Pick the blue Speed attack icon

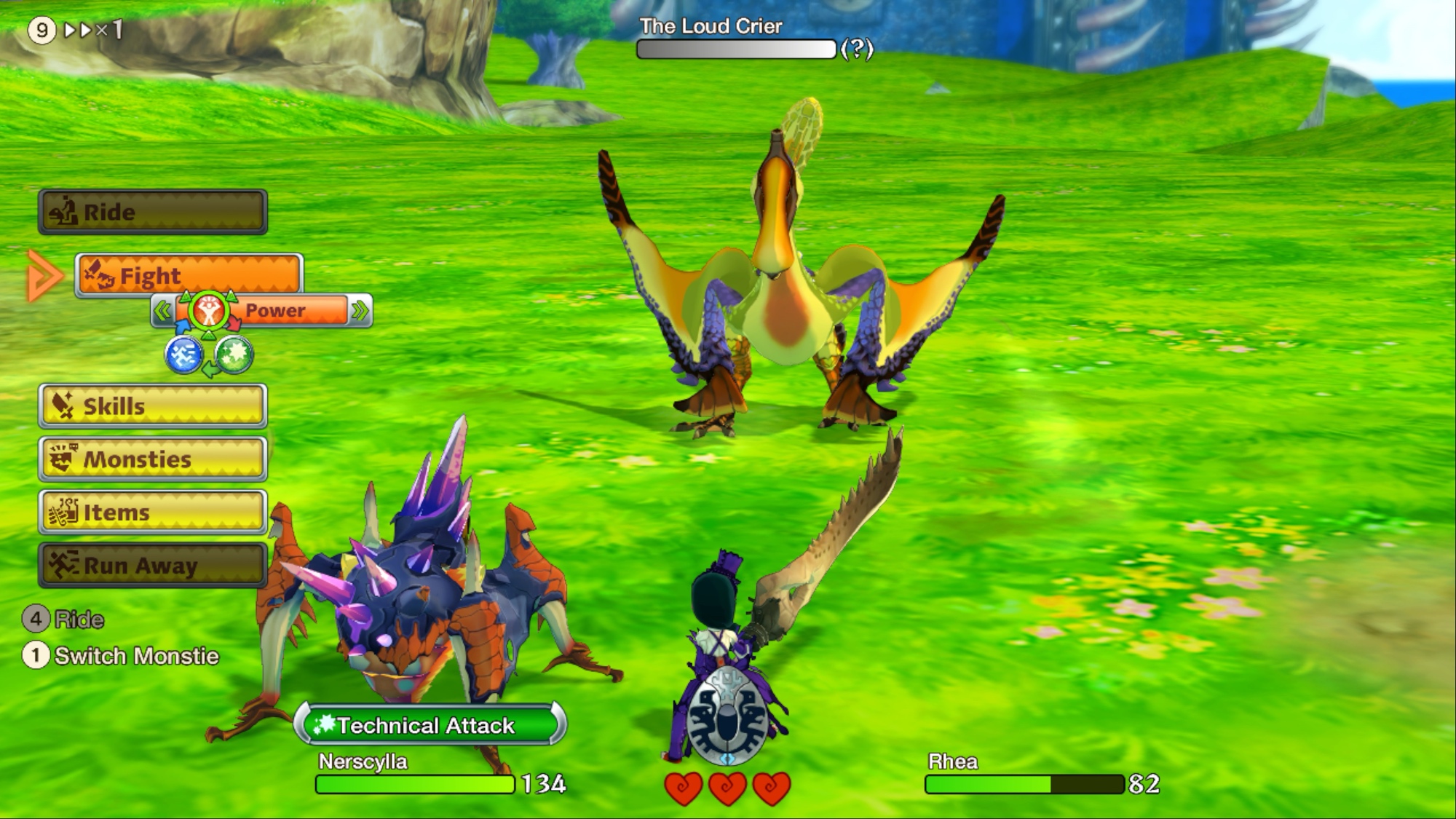pos(183,355)
